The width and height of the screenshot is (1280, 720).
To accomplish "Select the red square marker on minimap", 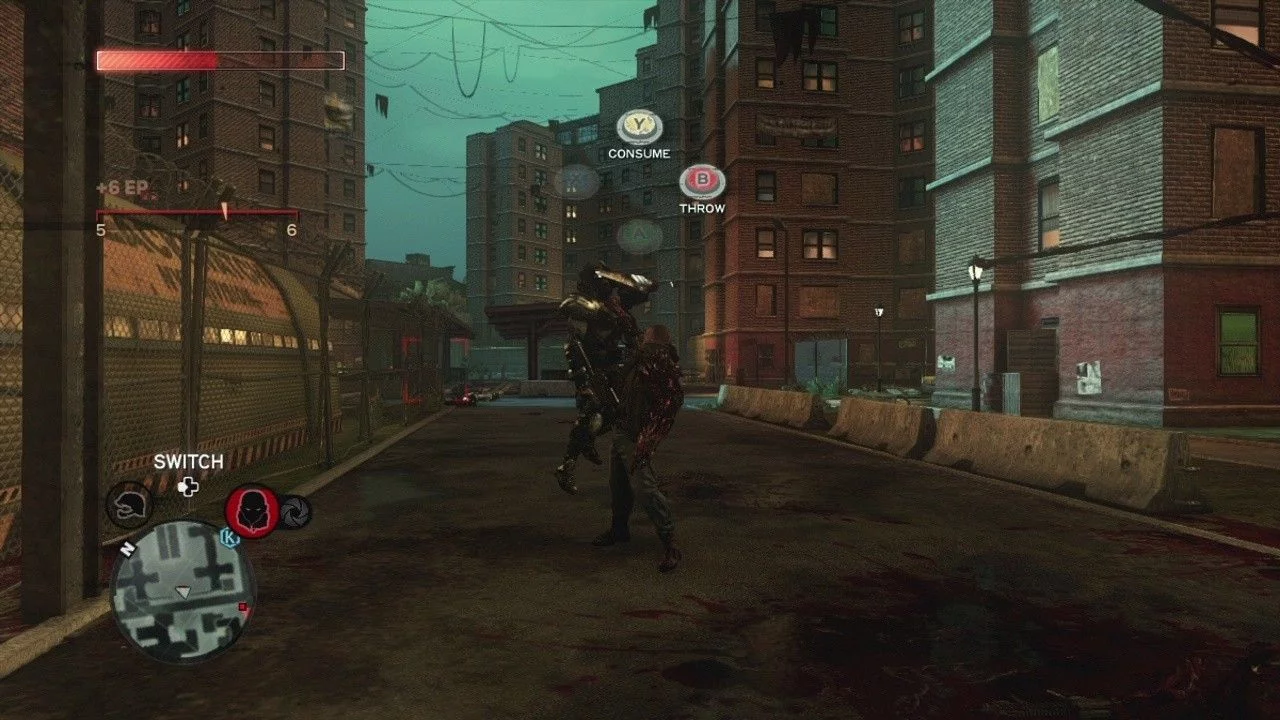I will 242,607.
